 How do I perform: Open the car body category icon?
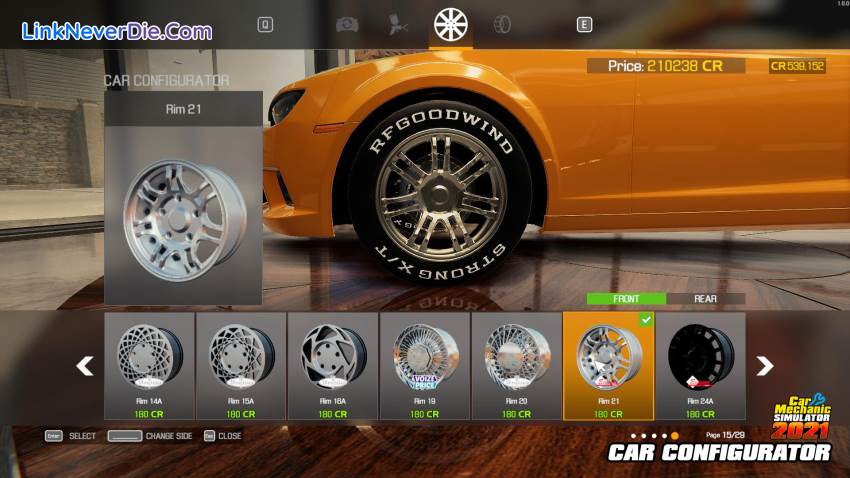pyautogui.click(x=347, y=24)
